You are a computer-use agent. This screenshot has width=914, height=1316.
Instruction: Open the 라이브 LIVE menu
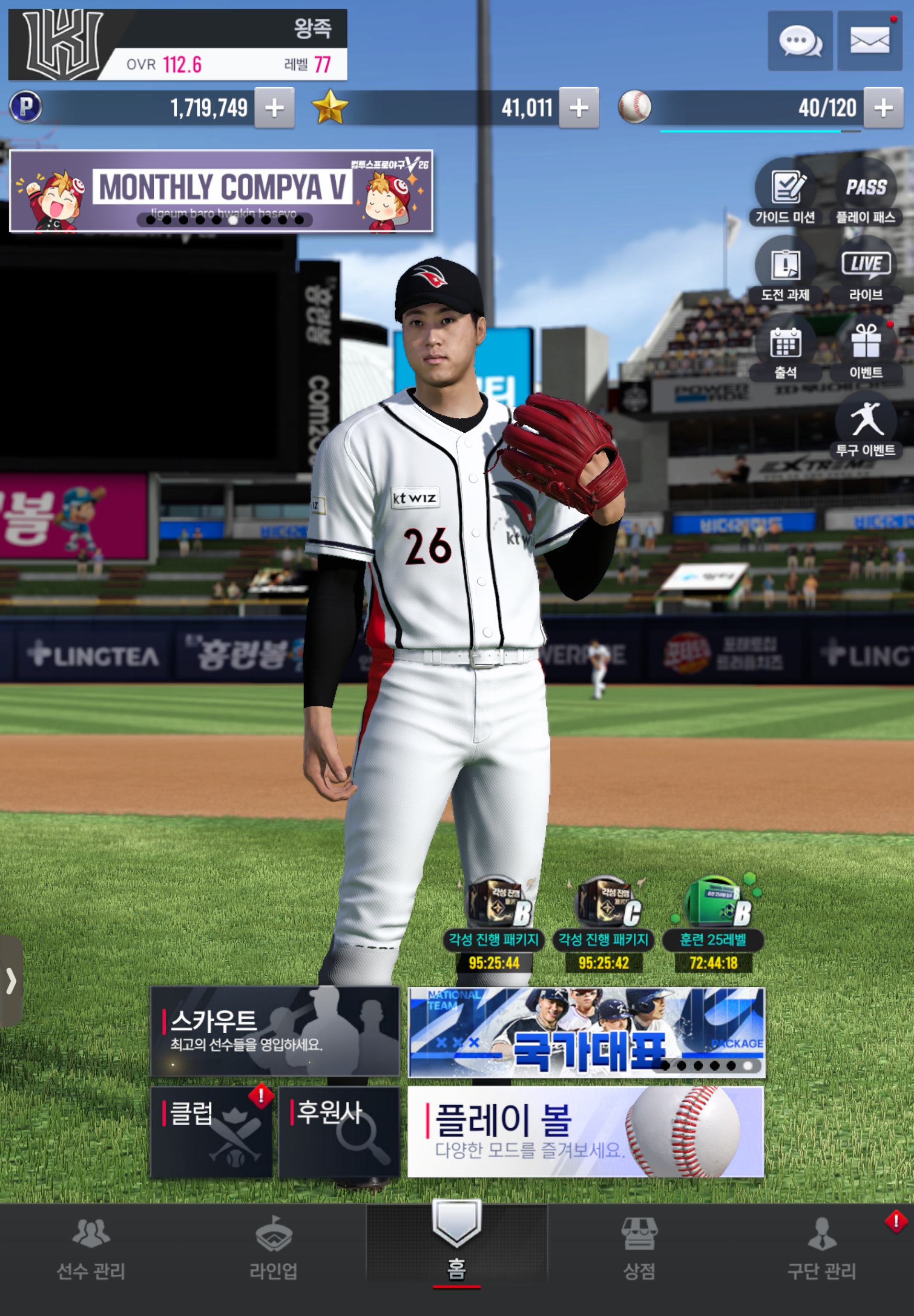pyautogui.click(x=865, y=271)
